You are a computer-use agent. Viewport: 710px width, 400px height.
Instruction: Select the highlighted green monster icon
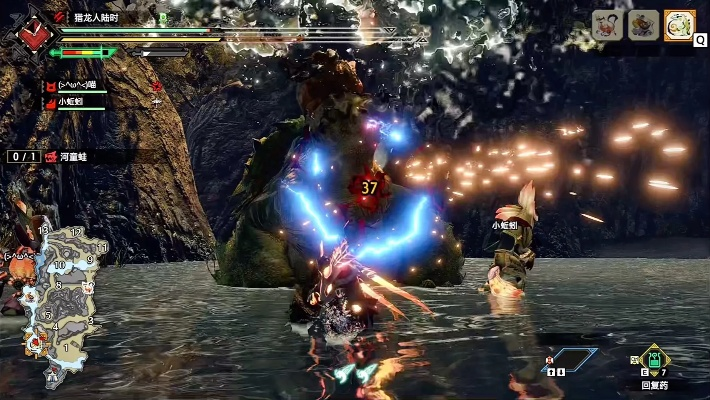pyautogui.click(x=680, y=25)
